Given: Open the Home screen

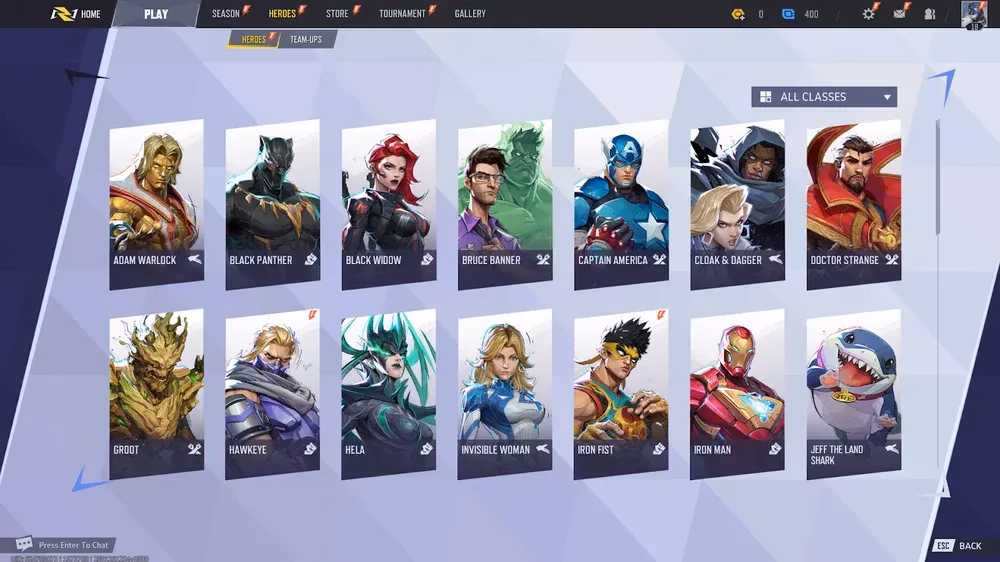Looking at the screenshot, I should [x=78, y=14].
